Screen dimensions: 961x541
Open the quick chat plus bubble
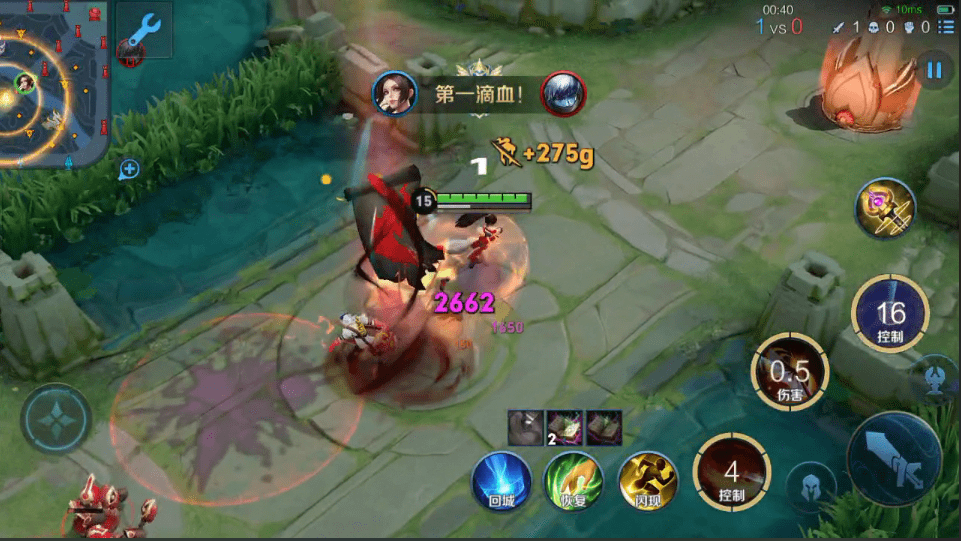tap(129, 169)
